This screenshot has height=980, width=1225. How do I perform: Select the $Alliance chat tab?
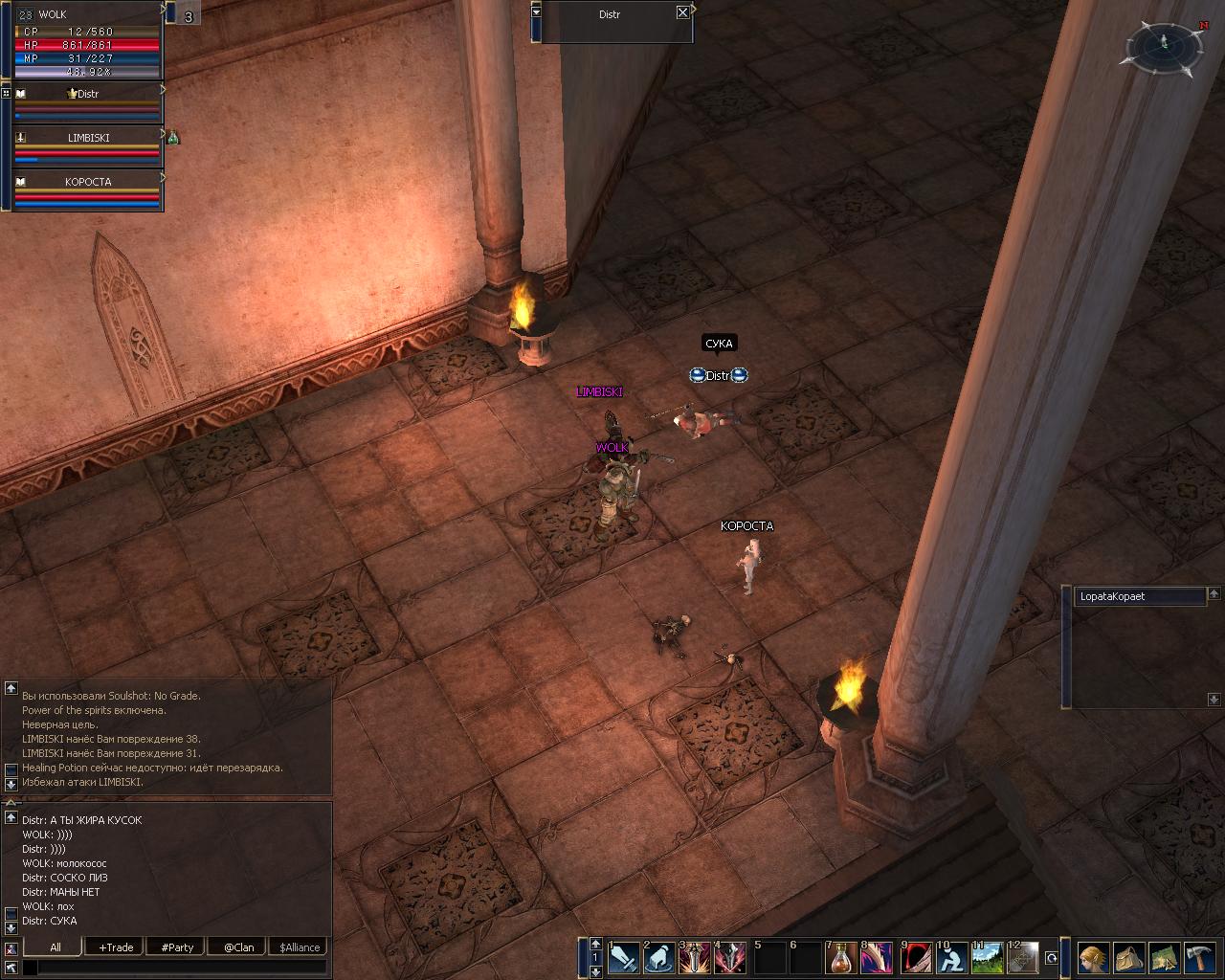(x=300, y=947)
